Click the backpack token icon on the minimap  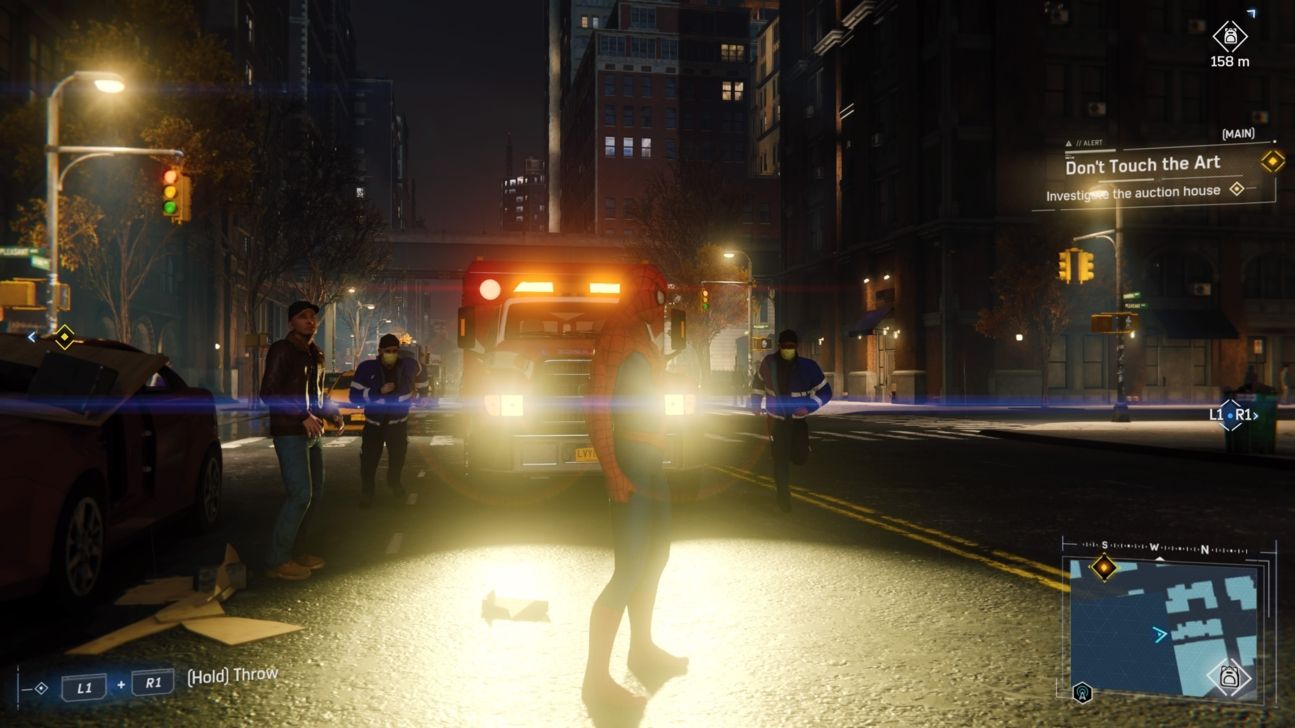point(1230,676)
